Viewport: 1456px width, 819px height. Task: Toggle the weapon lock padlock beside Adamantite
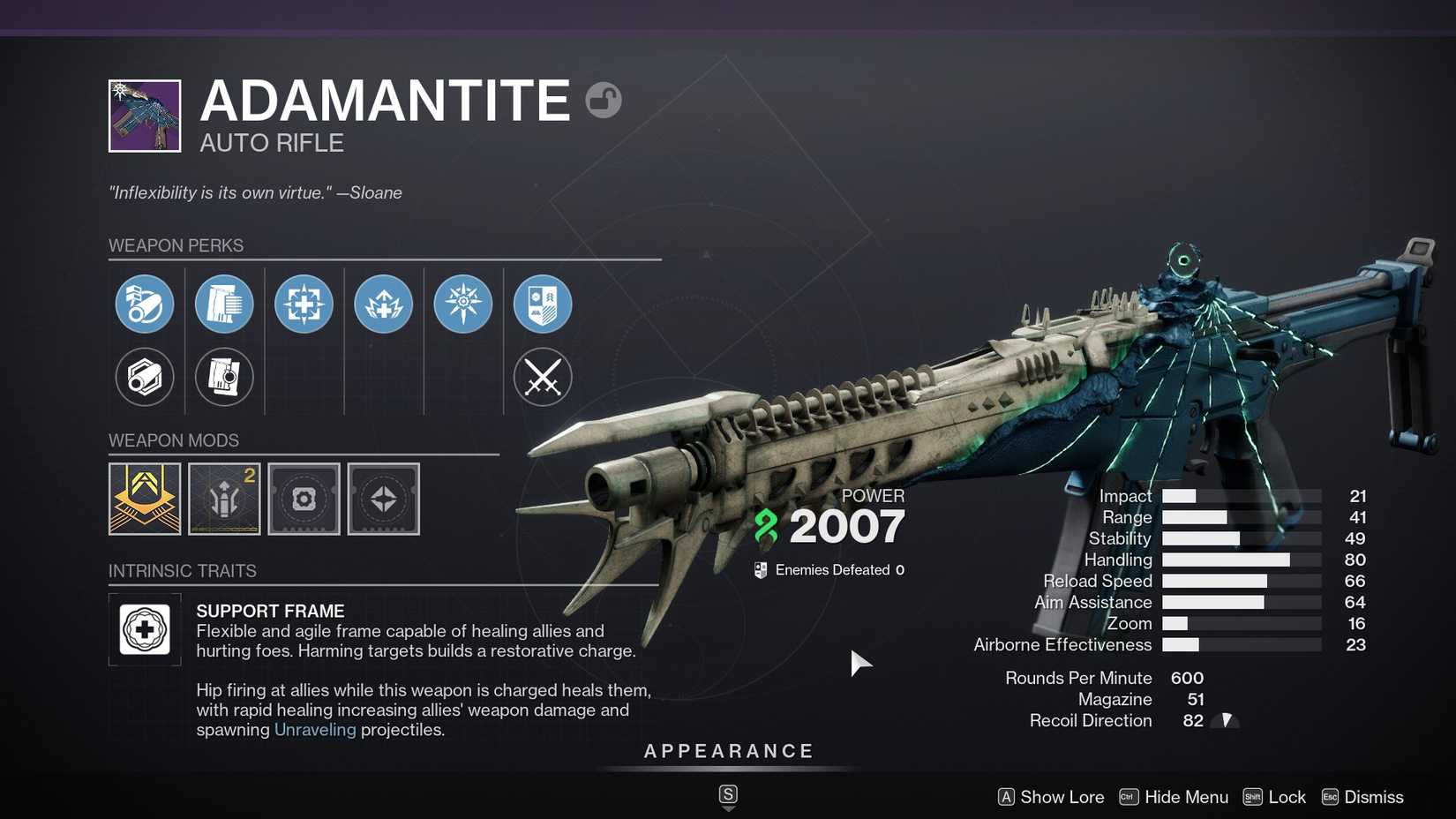click(604, 100)
